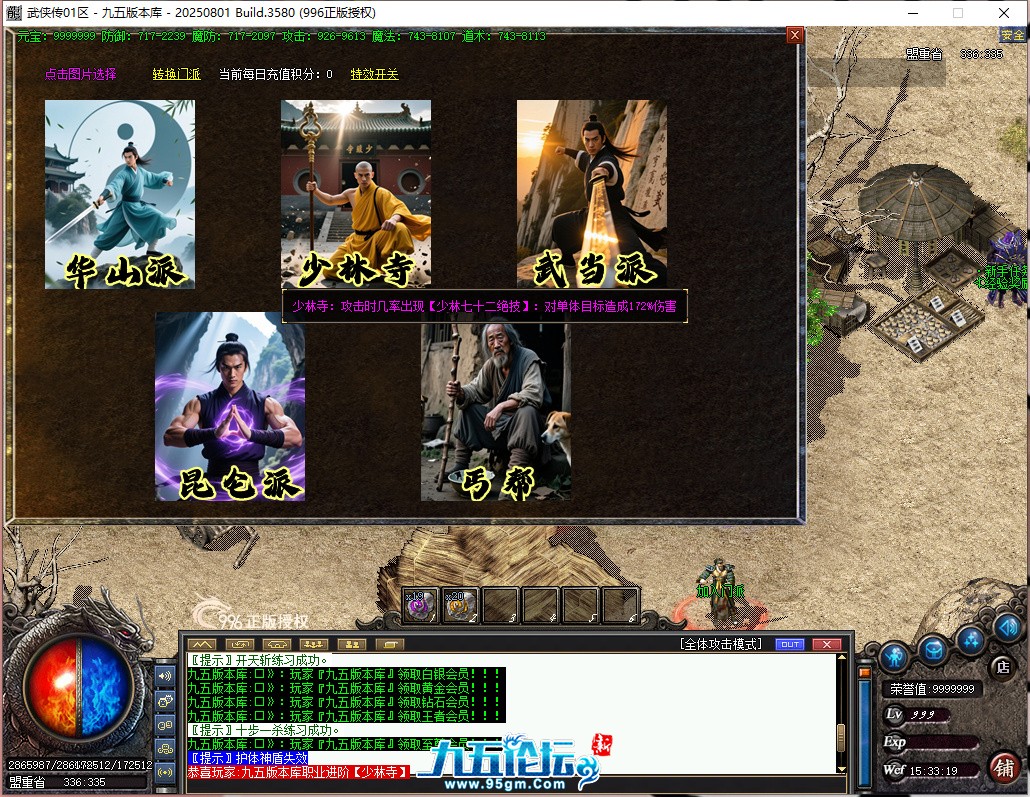Toggle the blue speaker sound icon
Viewport: 1030px width, 797px height.
(1007, 627)
